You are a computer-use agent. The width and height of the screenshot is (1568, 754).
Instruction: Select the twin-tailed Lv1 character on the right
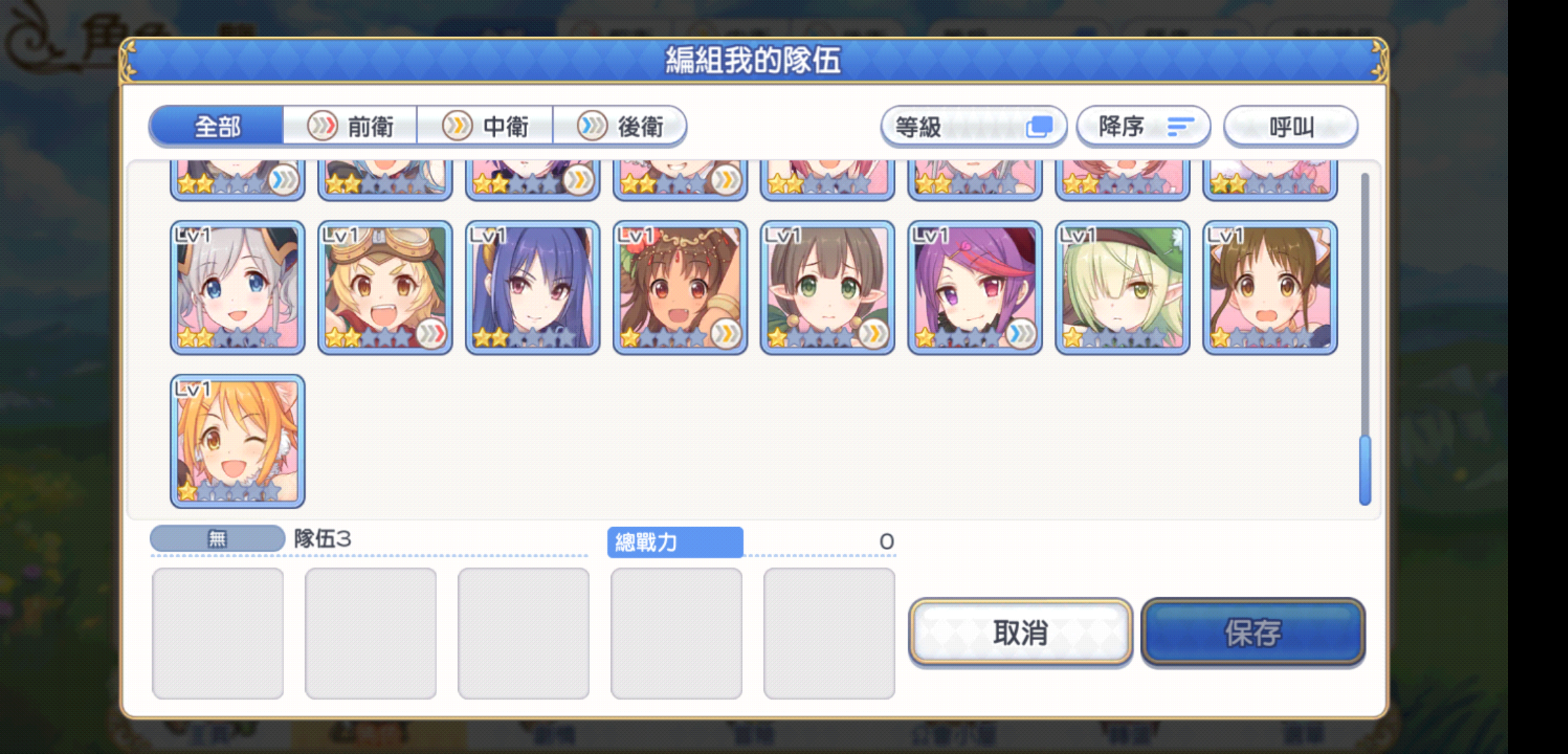coord(1270,286)
